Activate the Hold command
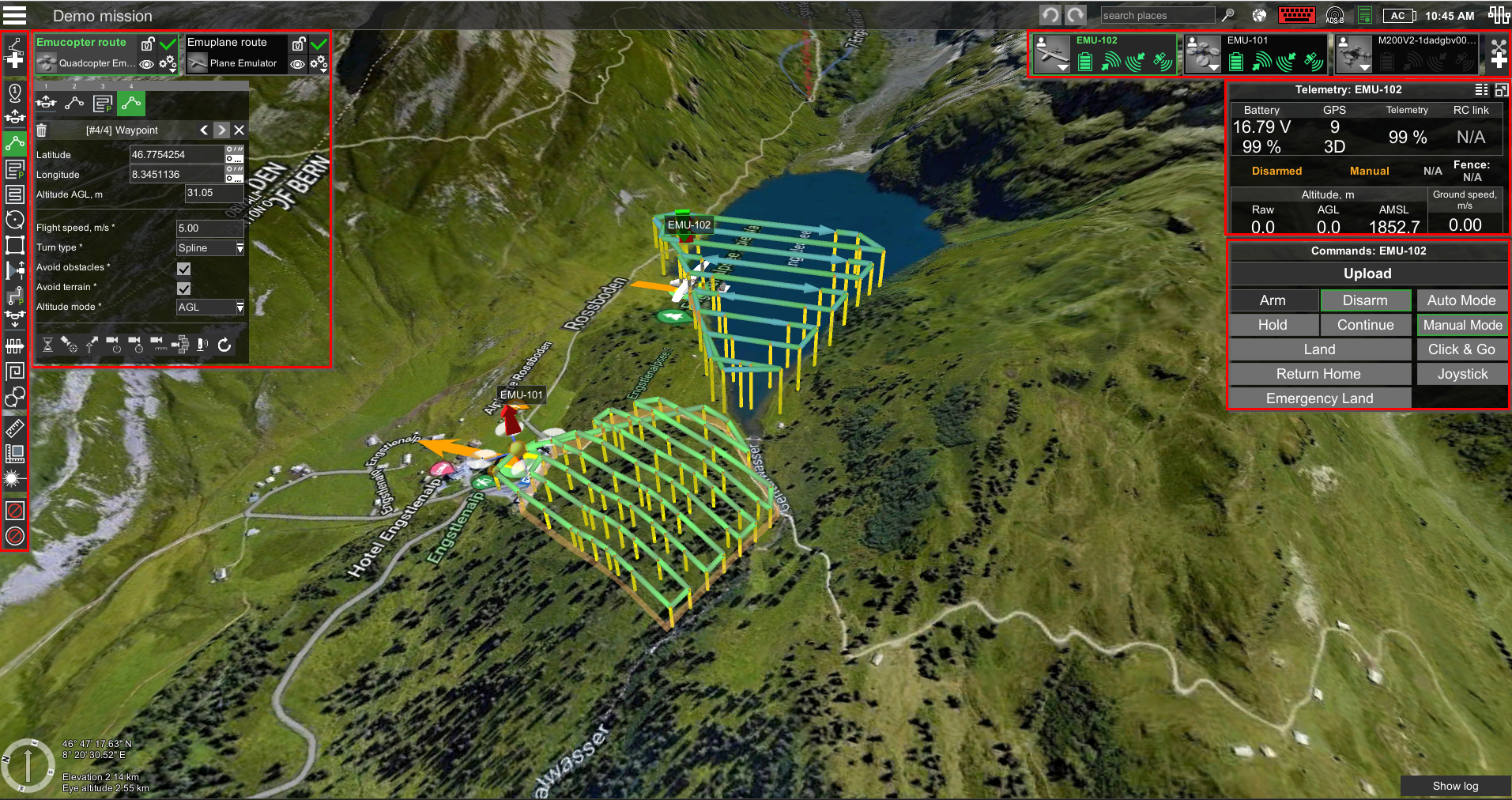Viewport: 1512px width, 800px height. coord(1273,325)
